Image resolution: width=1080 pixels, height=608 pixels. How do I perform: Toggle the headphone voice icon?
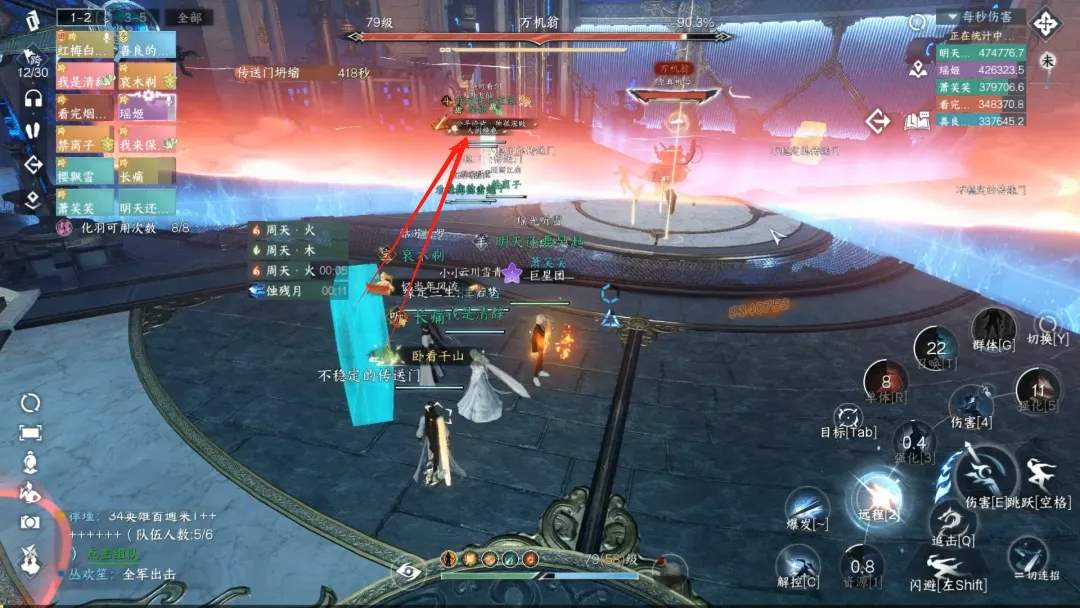pos(32,98)
